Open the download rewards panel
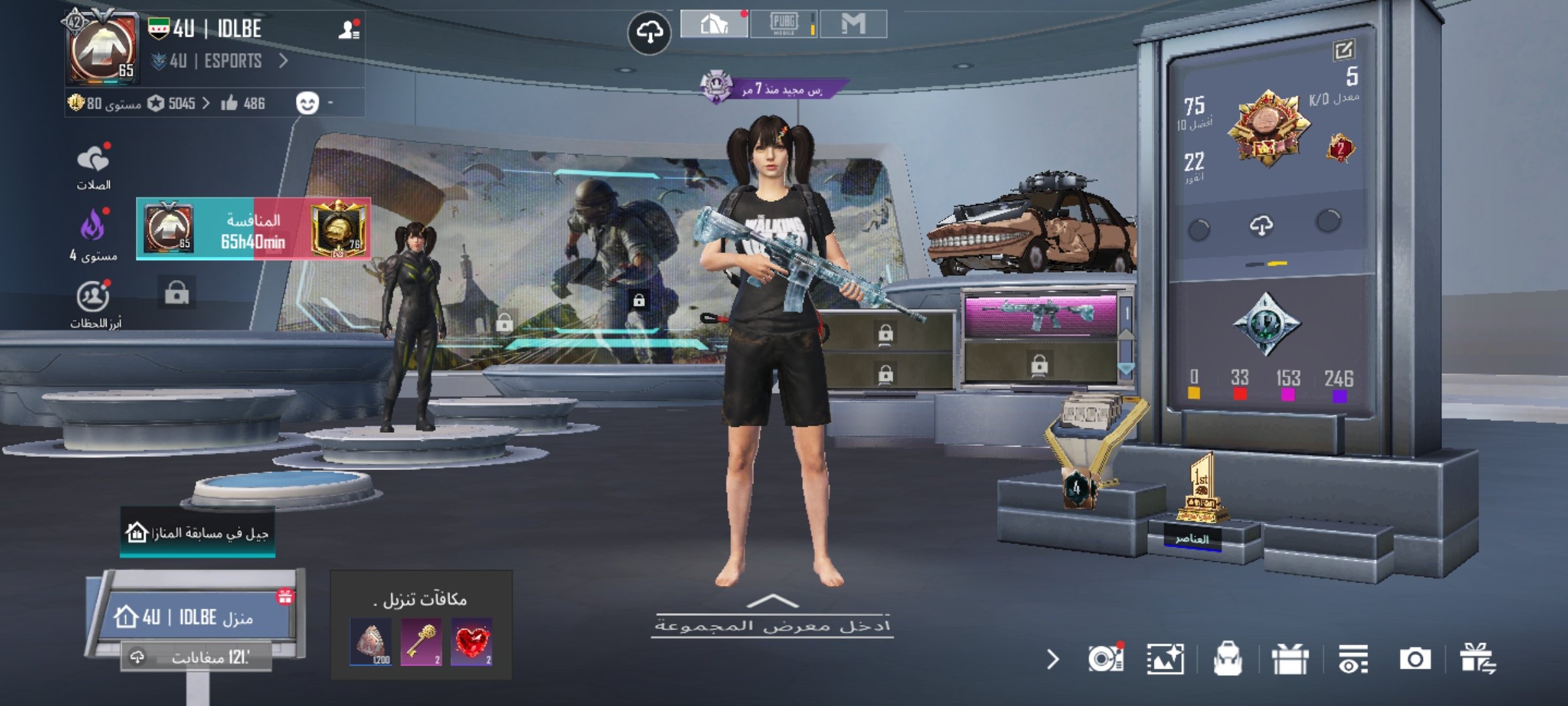The height and width of the screenshot is (706, 1568). click(421, 626)
